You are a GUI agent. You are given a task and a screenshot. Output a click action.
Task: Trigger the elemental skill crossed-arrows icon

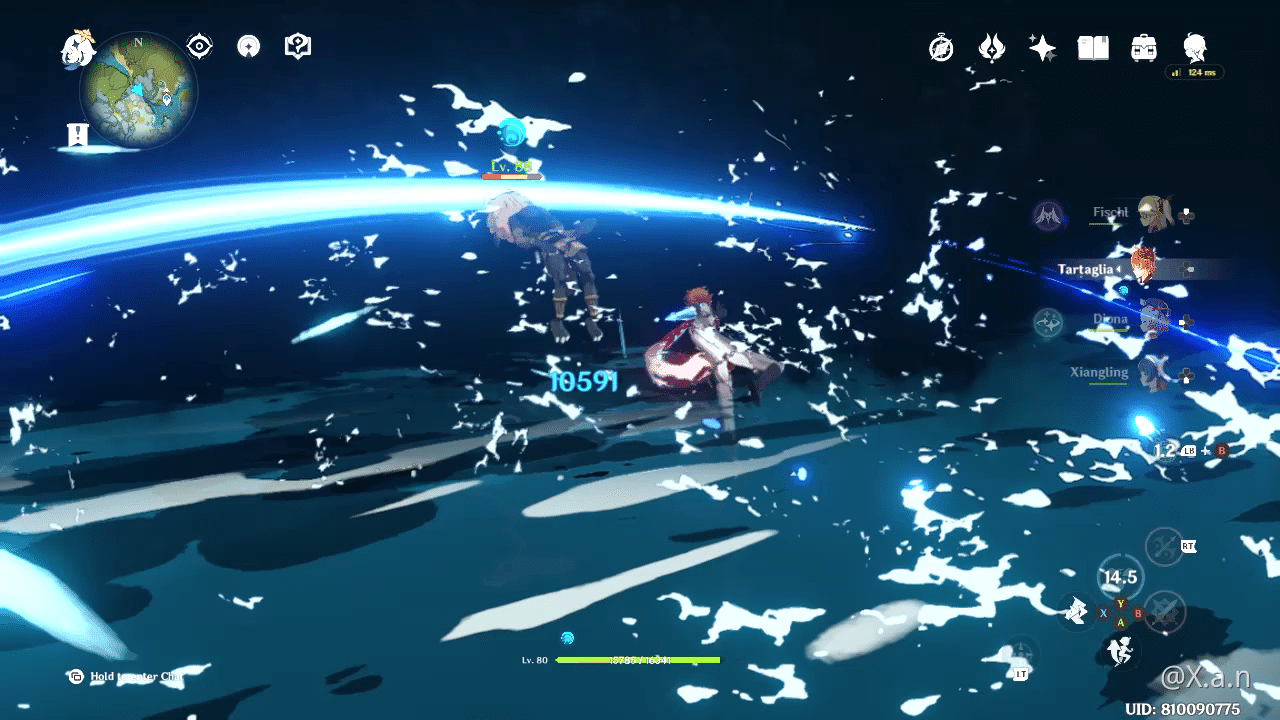pyautogui.click(x=1163, y=548)
